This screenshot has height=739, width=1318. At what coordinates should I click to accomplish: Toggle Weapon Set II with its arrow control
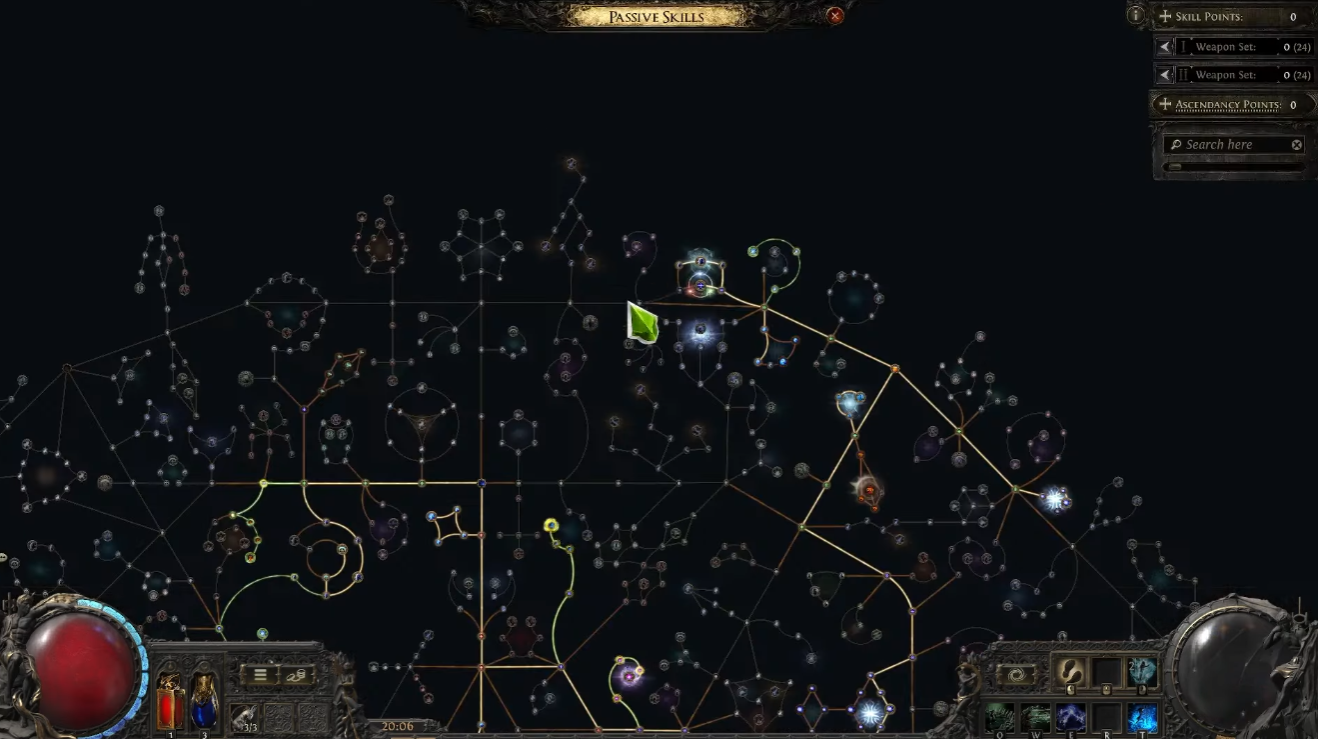pos(1164,73)
